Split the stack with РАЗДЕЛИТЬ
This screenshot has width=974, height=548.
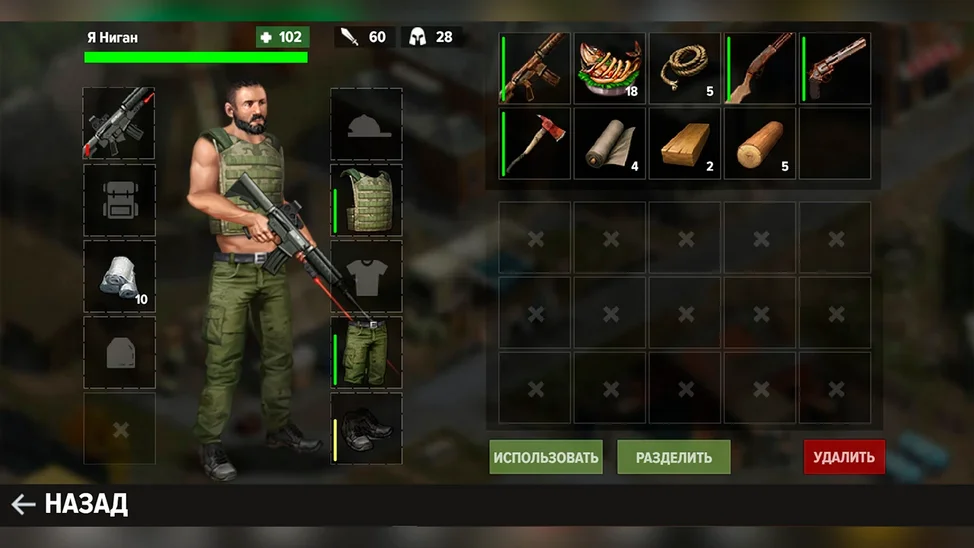(674, 458)
